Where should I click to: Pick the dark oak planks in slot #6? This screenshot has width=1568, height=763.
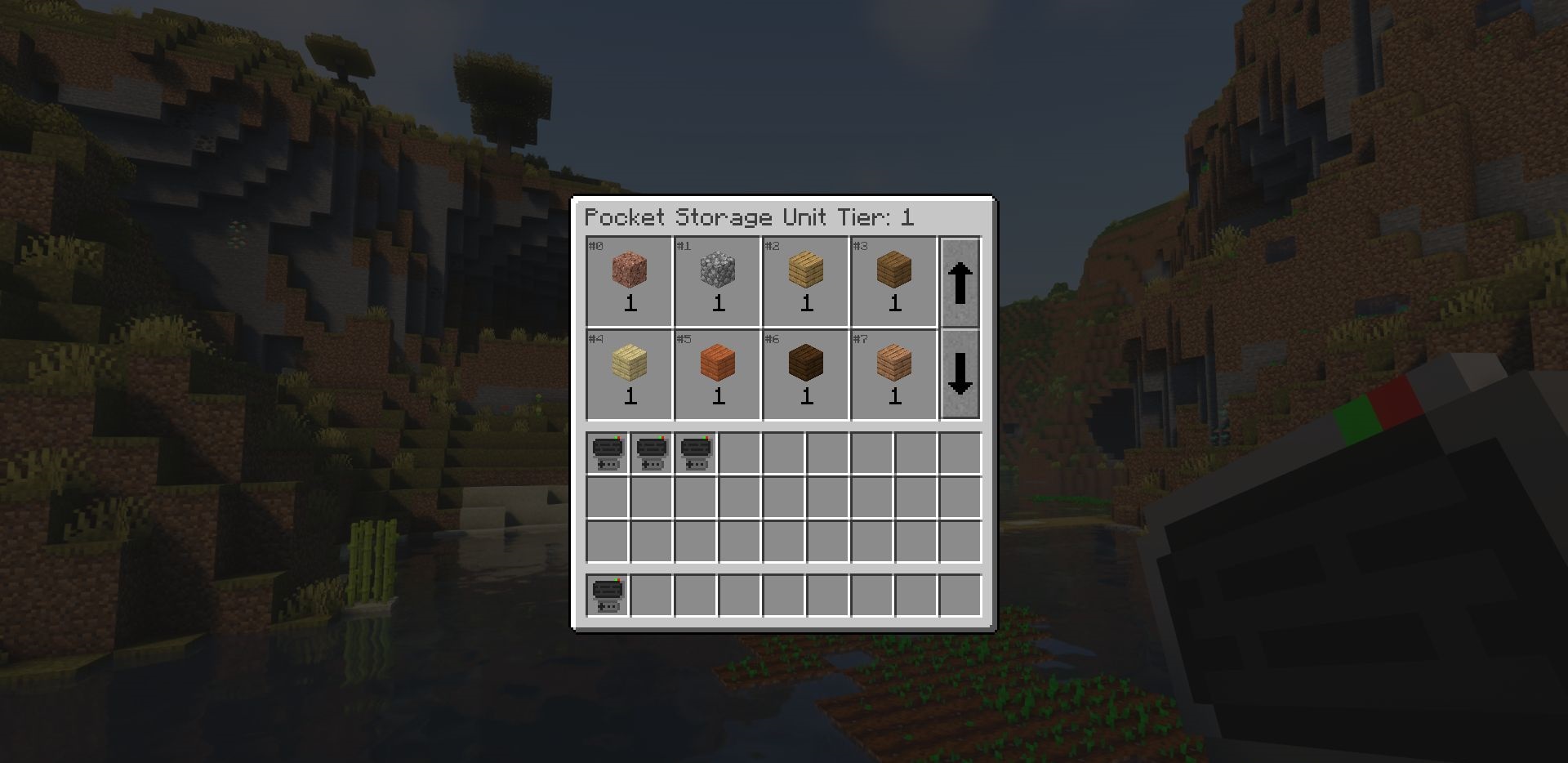806,364
